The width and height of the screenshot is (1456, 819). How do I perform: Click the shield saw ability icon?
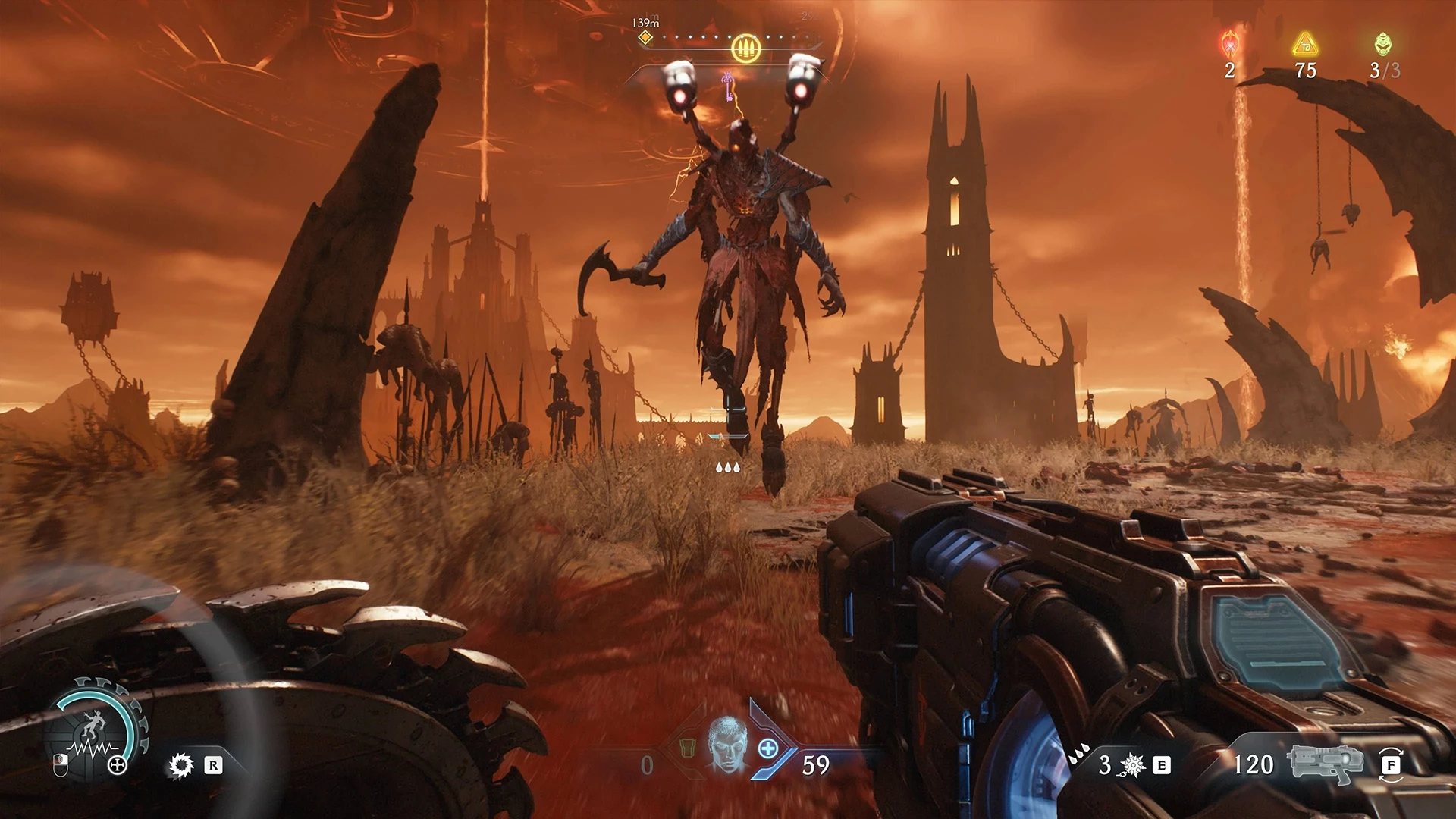(181, 765)
